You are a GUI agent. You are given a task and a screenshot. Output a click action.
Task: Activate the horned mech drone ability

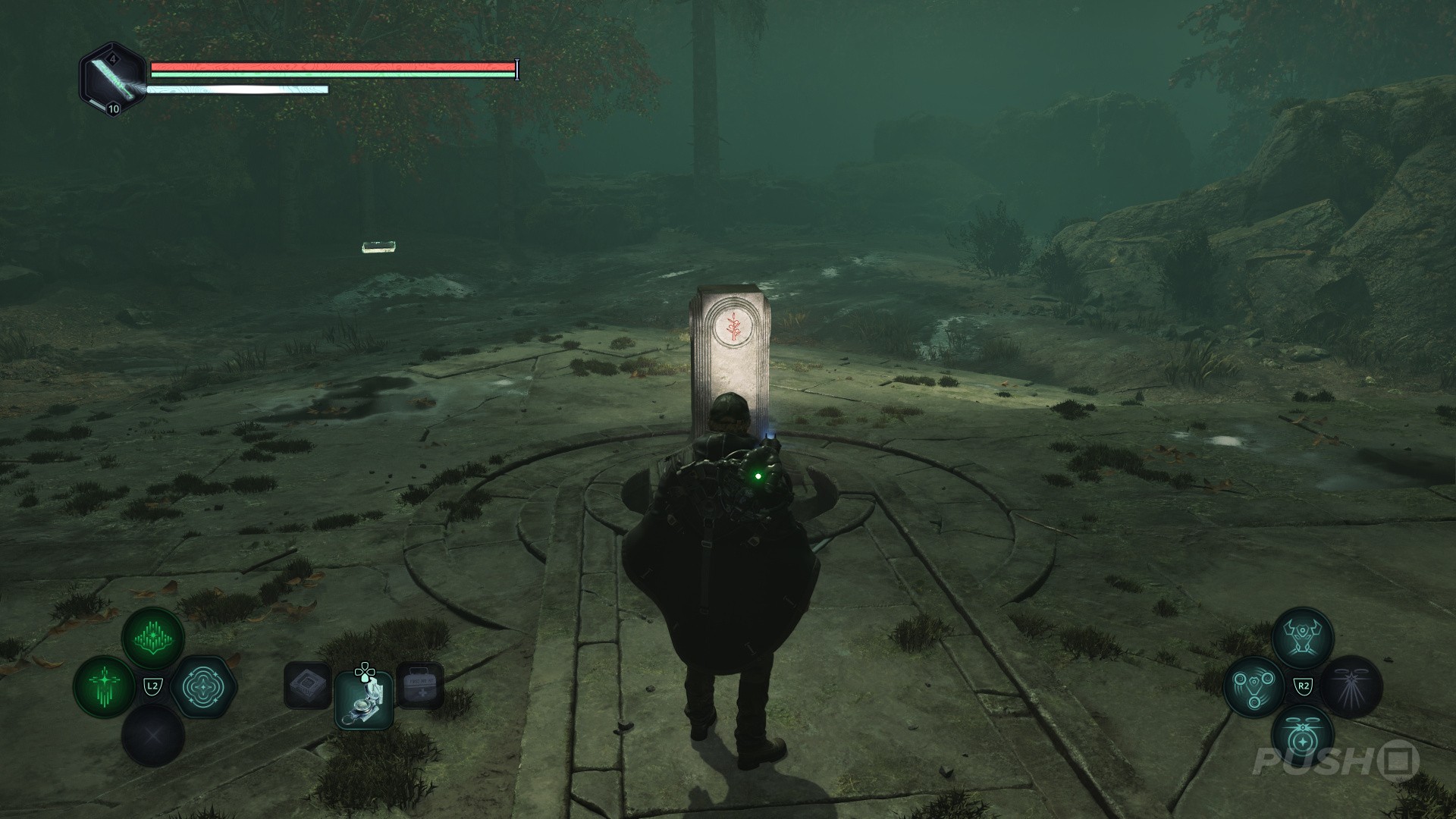1302,639
